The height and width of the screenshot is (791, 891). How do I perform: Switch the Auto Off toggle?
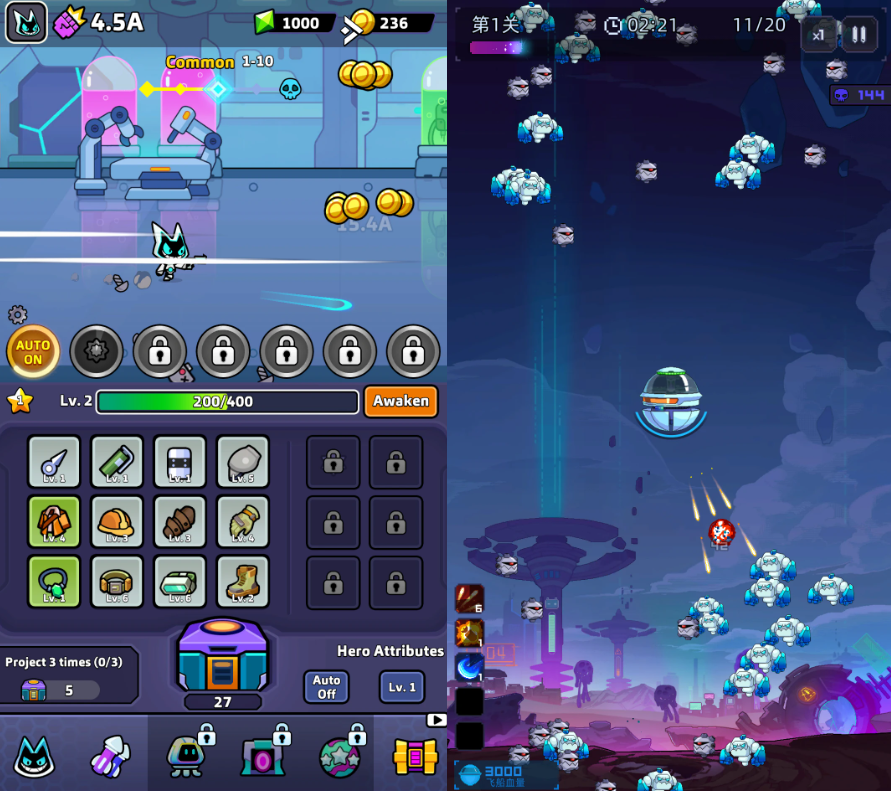326,687
